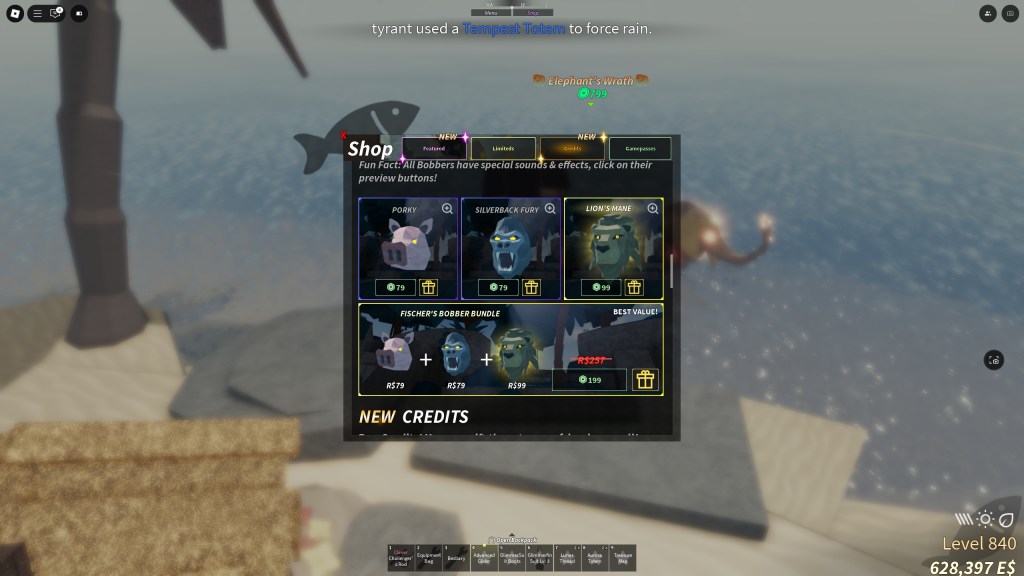Open the Limiteds shop tab
This screenshot has height=576, width=1024.
(x=503, y=149)
